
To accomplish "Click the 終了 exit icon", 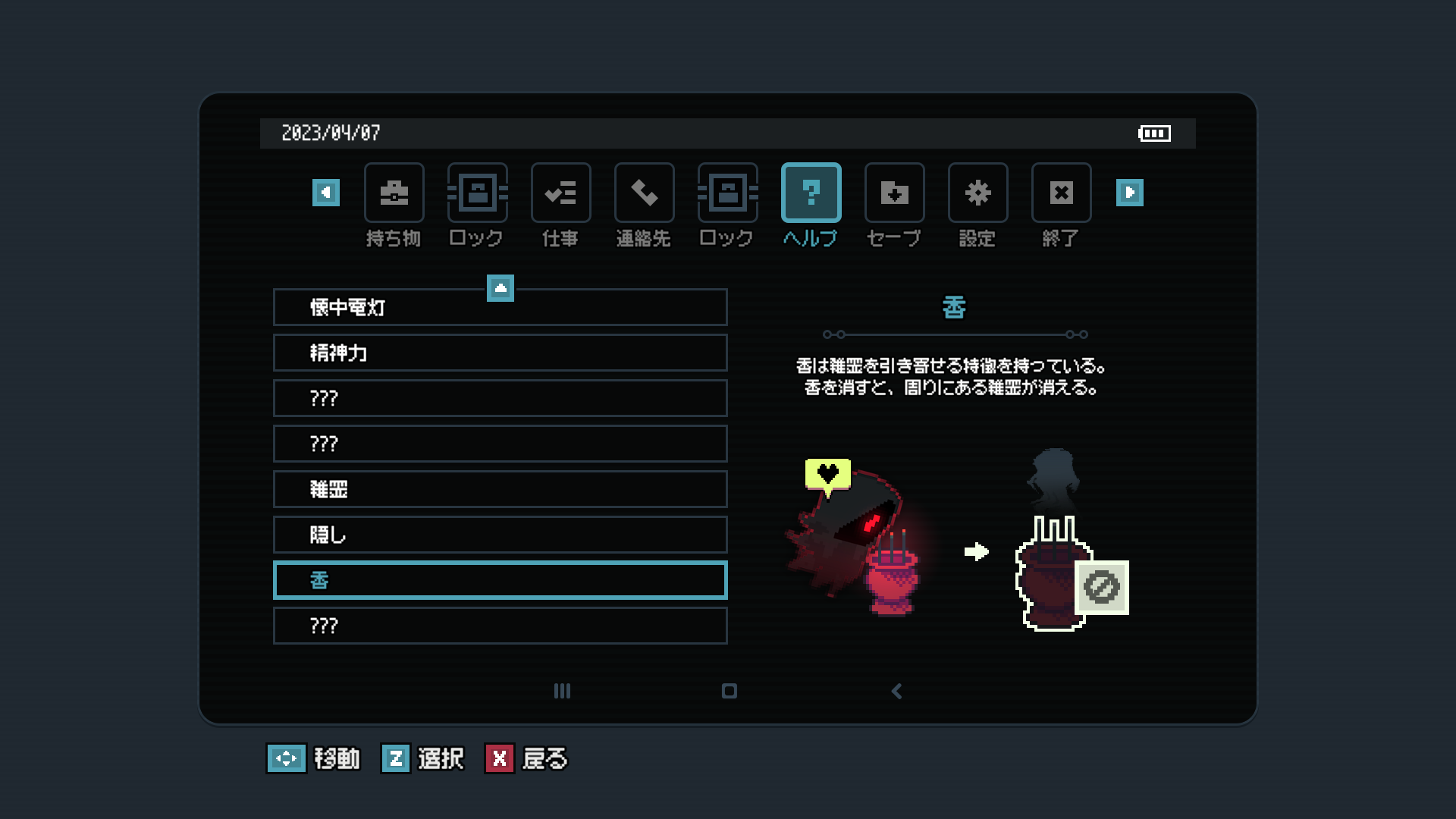I will (x=1061, y=193).
